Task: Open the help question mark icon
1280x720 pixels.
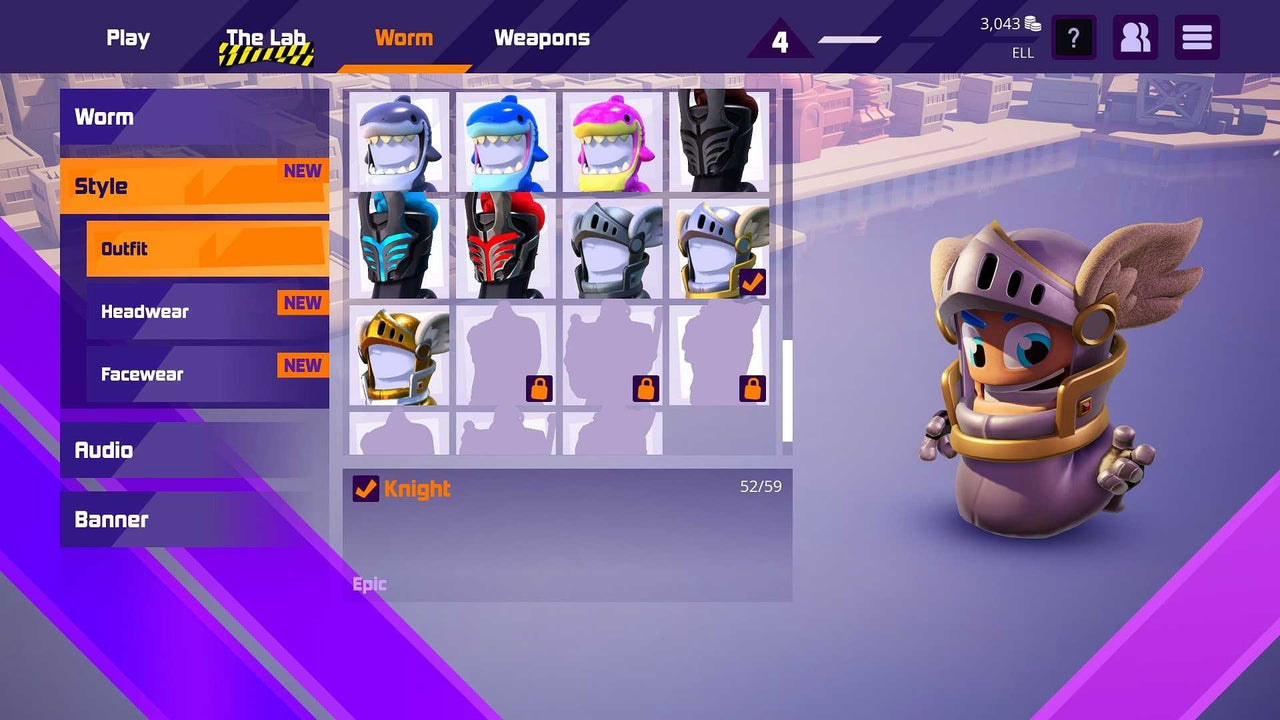Action: [1074, 38]
